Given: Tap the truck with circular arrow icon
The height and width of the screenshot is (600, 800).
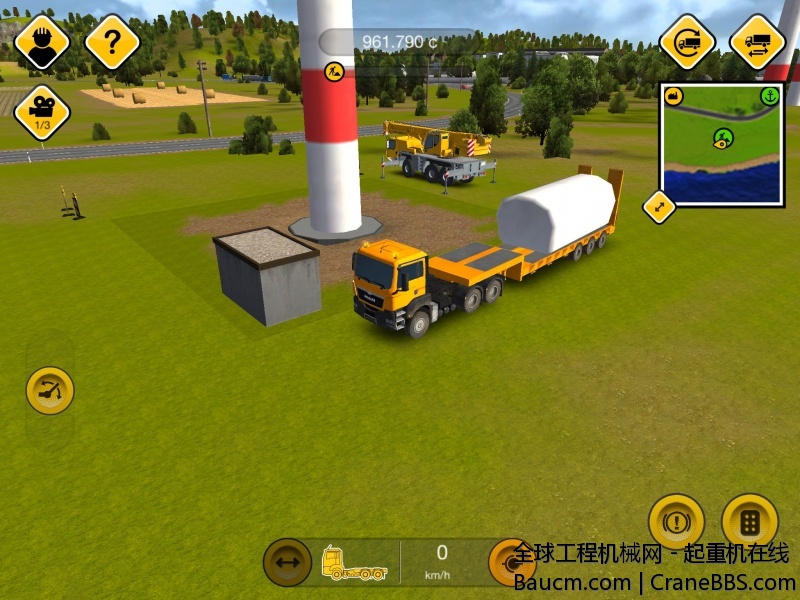Looking at the screenshot, I should (x=687, y=42).
